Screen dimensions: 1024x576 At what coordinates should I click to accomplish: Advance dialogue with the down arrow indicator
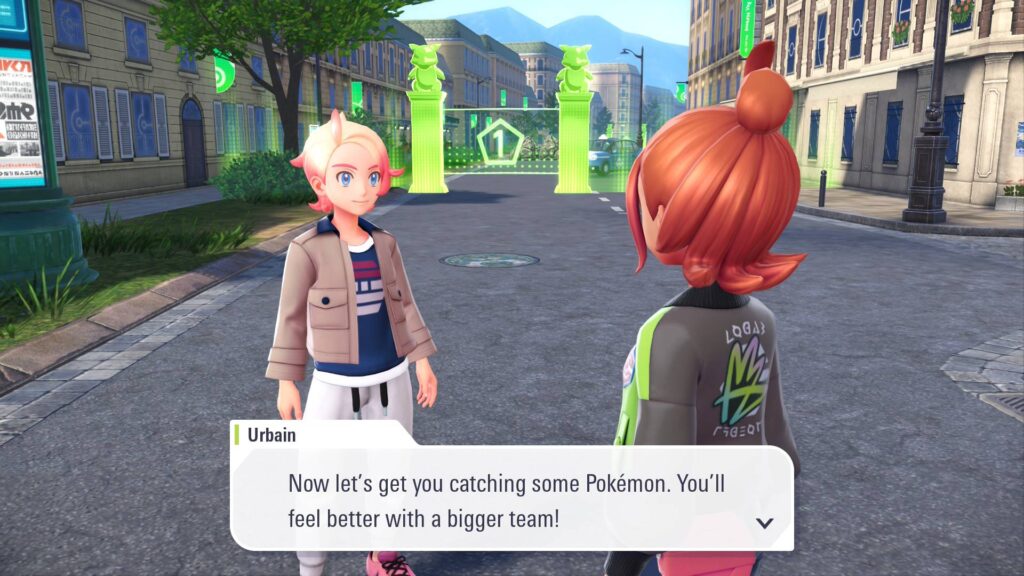click(765, 522)
